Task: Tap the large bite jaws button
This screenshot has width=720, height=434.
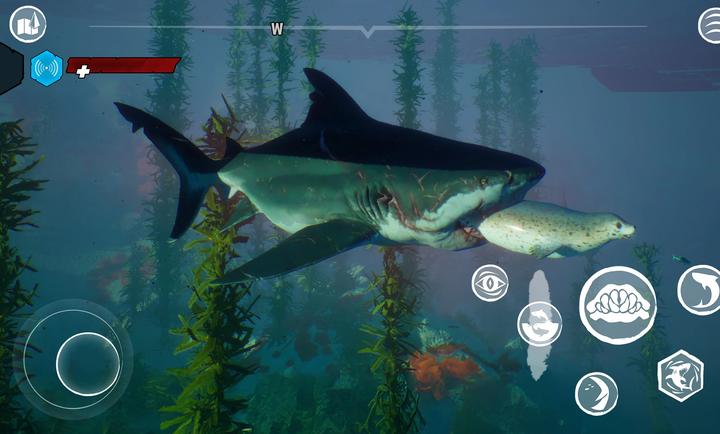Action: tap(617, 304)
